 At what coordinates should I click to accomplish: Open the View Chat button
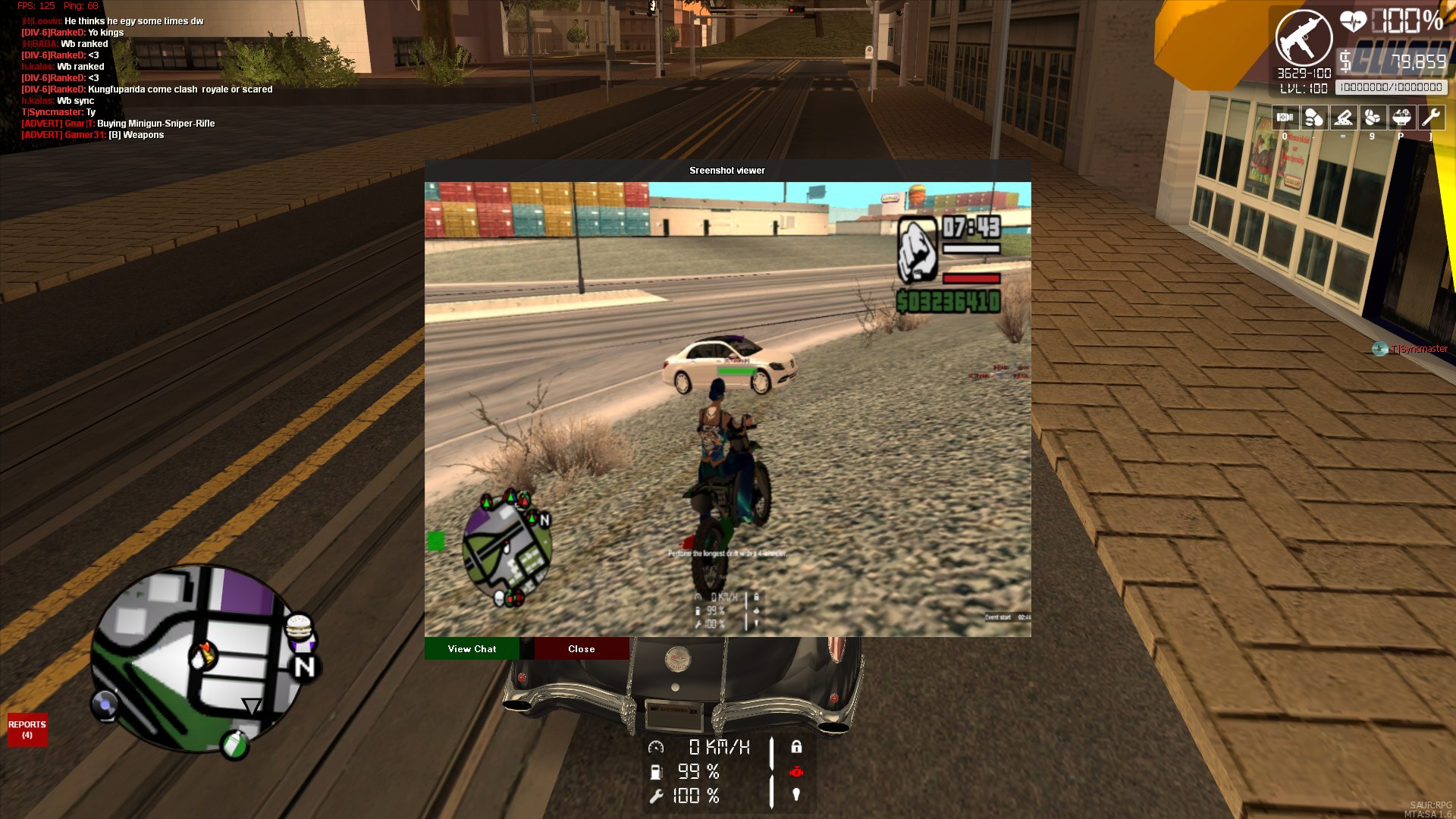click(x=472, y=649)
